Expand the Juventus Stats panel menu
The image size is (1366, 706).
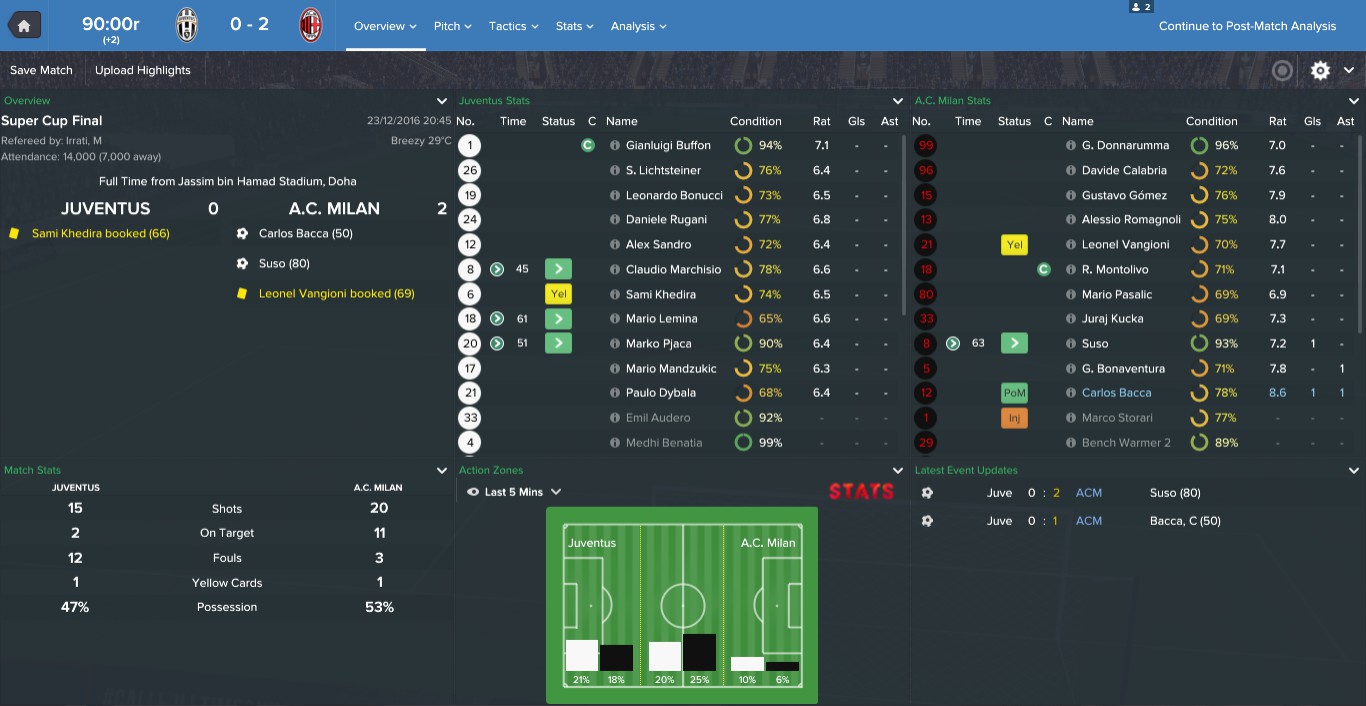pos(898,101)
